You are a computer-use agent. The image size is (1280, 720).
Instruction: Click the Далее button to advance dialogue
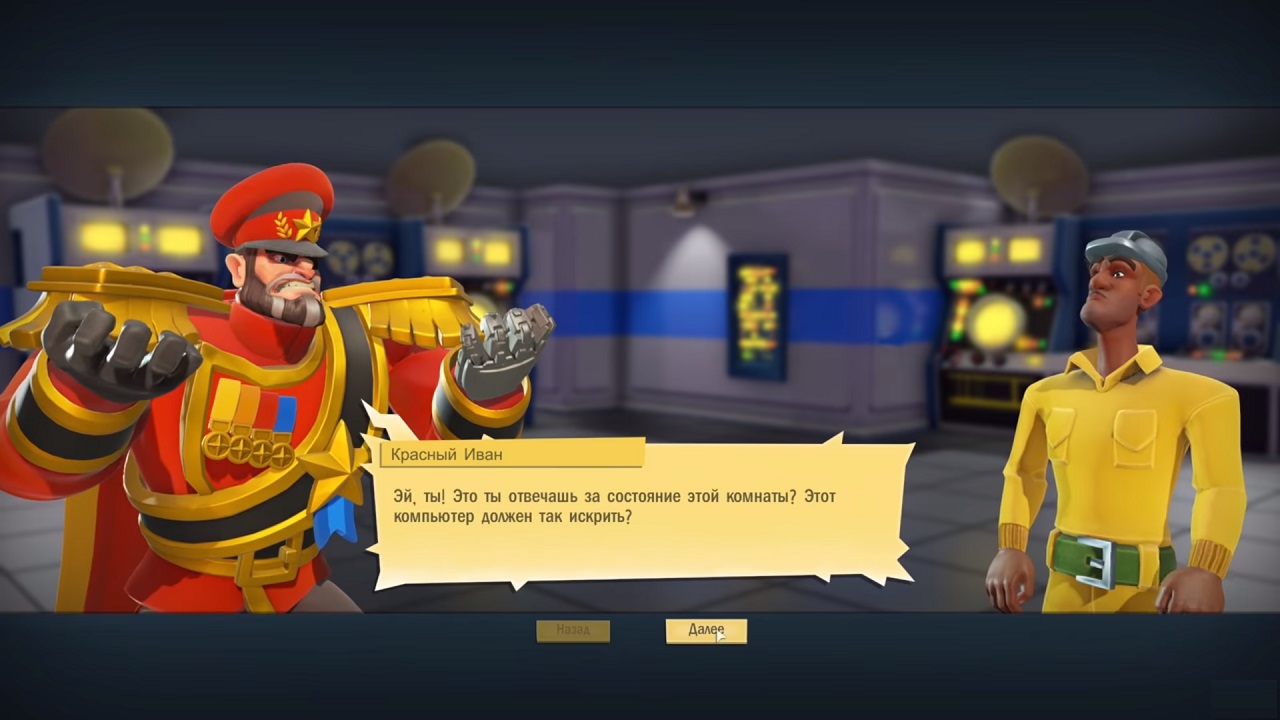pyautogui.click(x=706, y=630)
